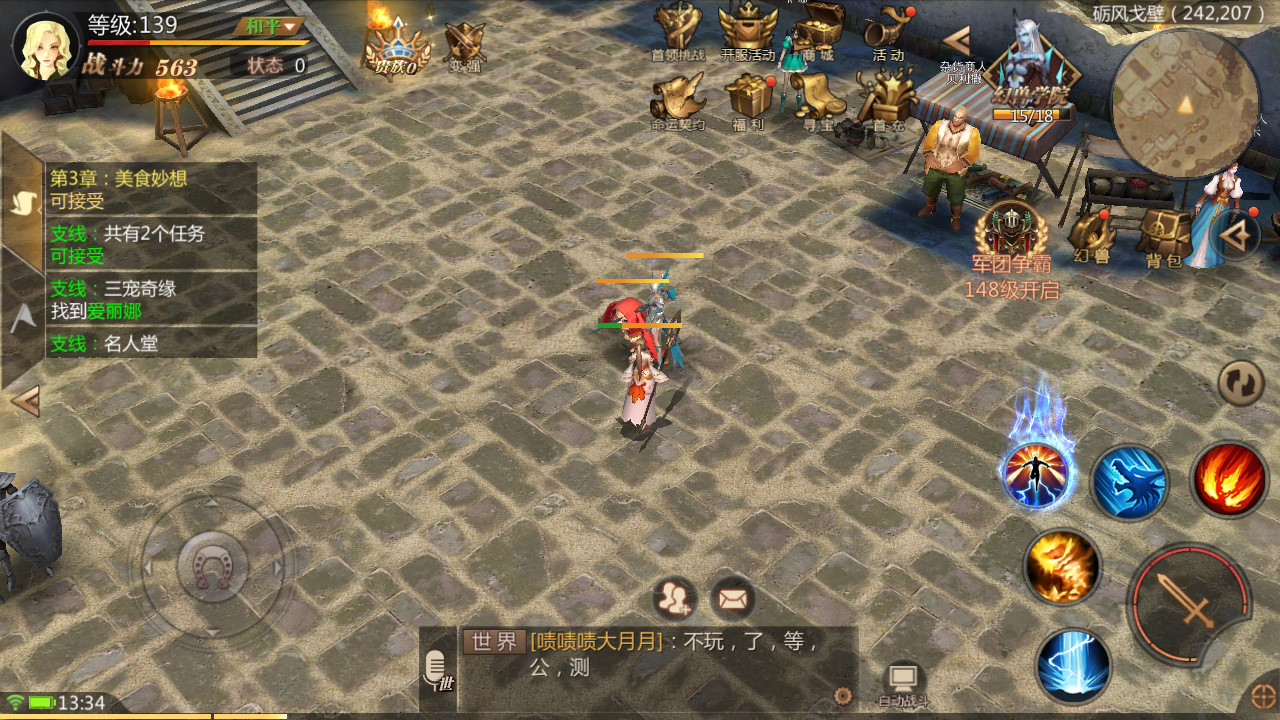Open the 寻宝 treasure hunt scroll
The width and height of the screenshot is (1280, 720).
coord(818,100)
